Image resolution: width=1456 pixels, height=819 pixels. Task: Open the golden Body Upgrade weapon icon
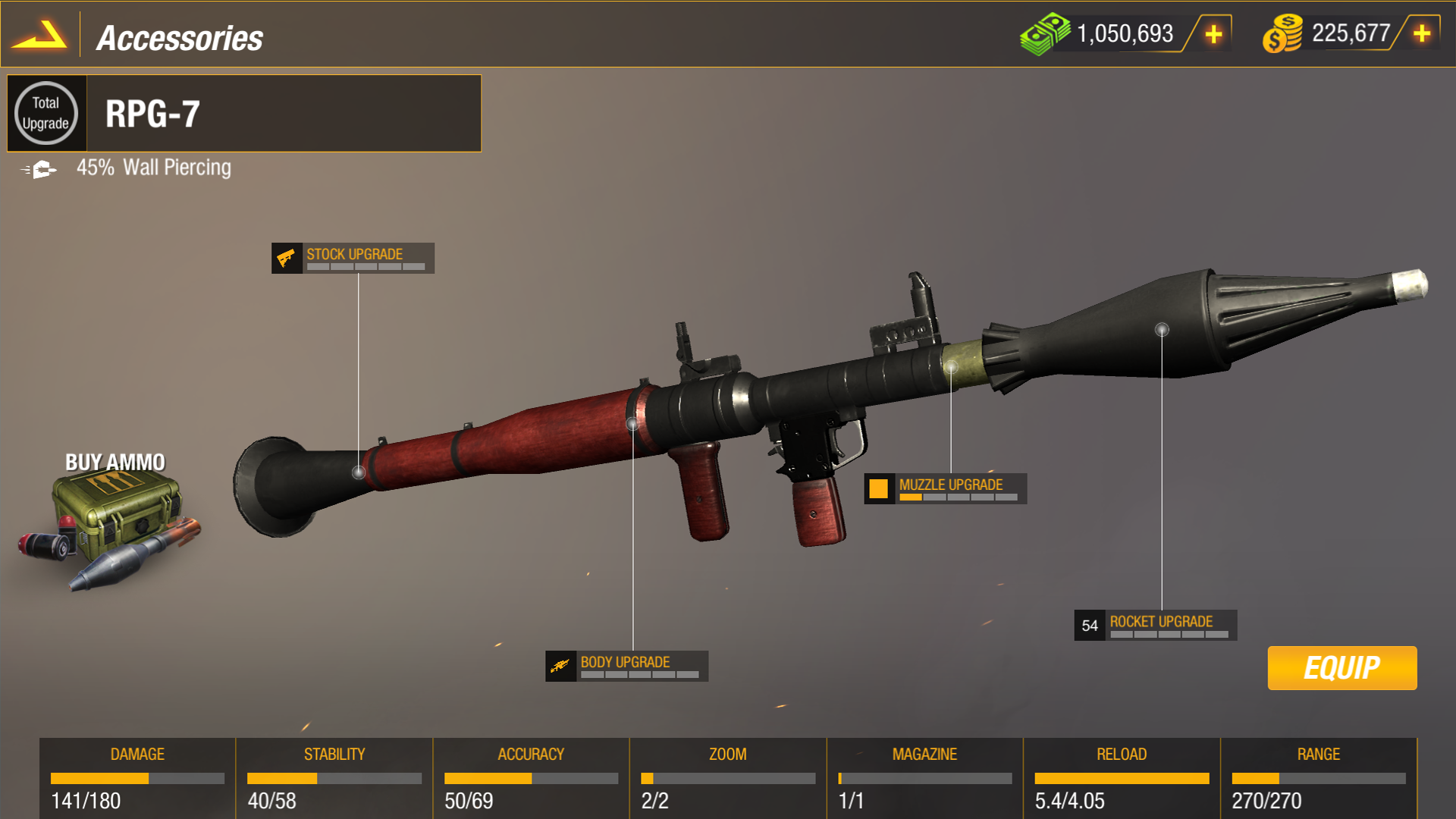click(561, 664)
